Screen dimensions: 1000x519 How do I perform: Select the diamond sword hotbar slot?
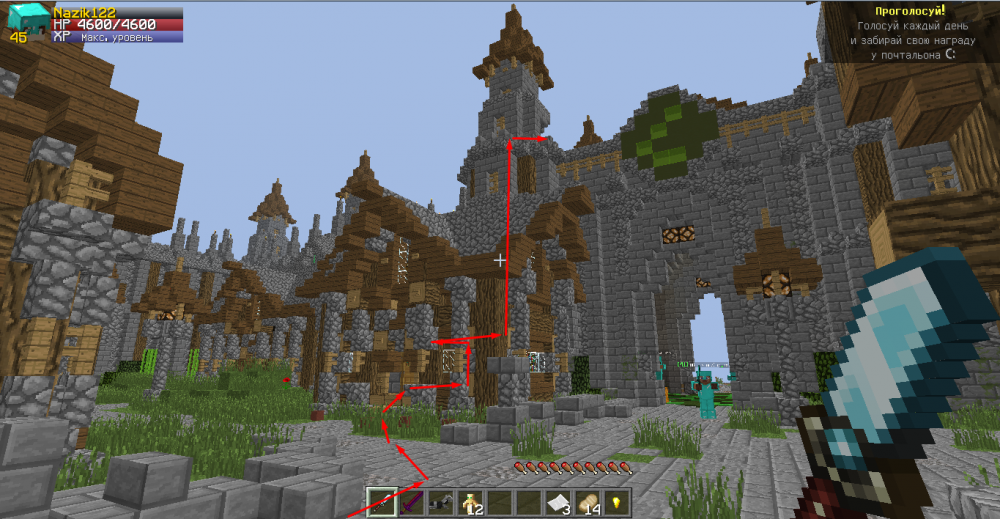[382, 502]
